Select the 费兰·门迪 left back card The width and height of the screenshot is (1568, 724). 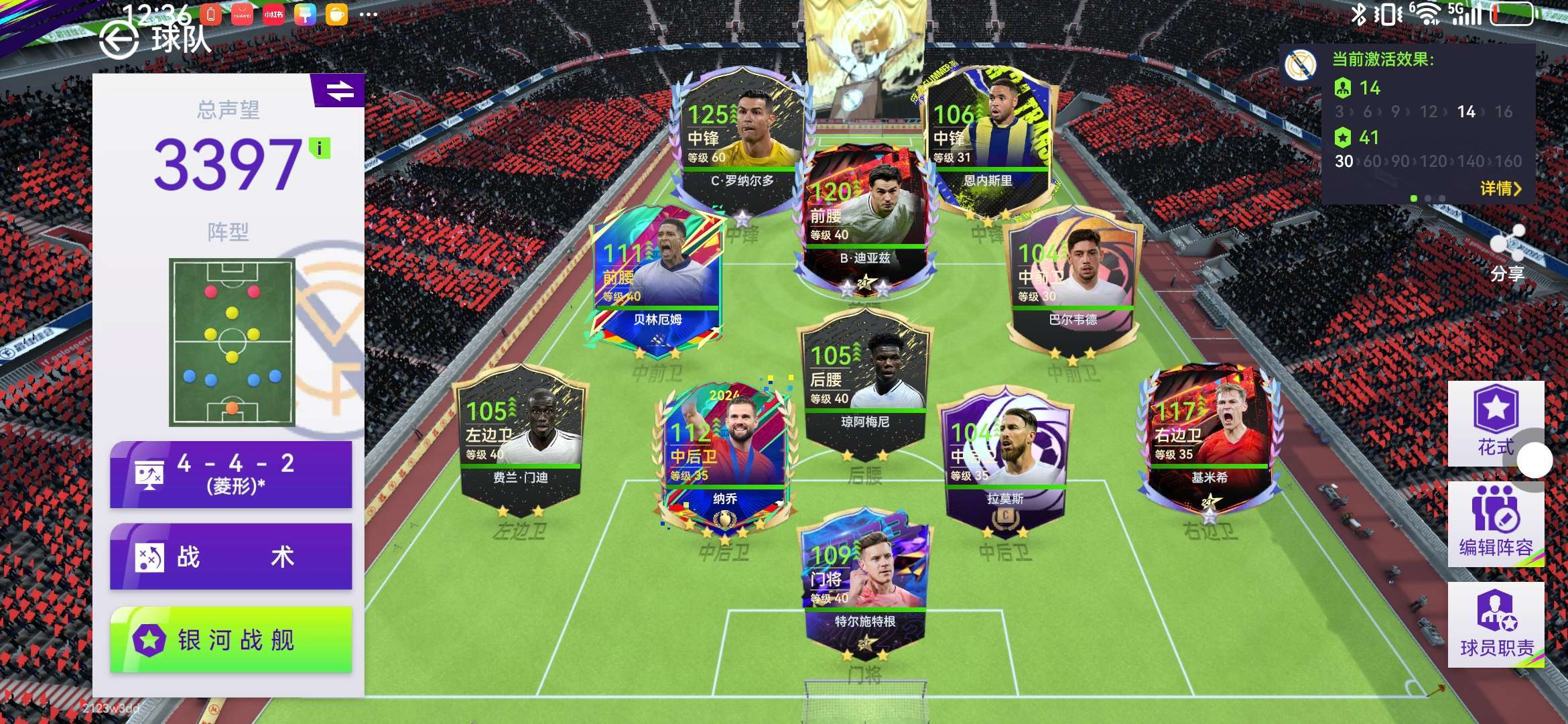click(x=520, y=436)
